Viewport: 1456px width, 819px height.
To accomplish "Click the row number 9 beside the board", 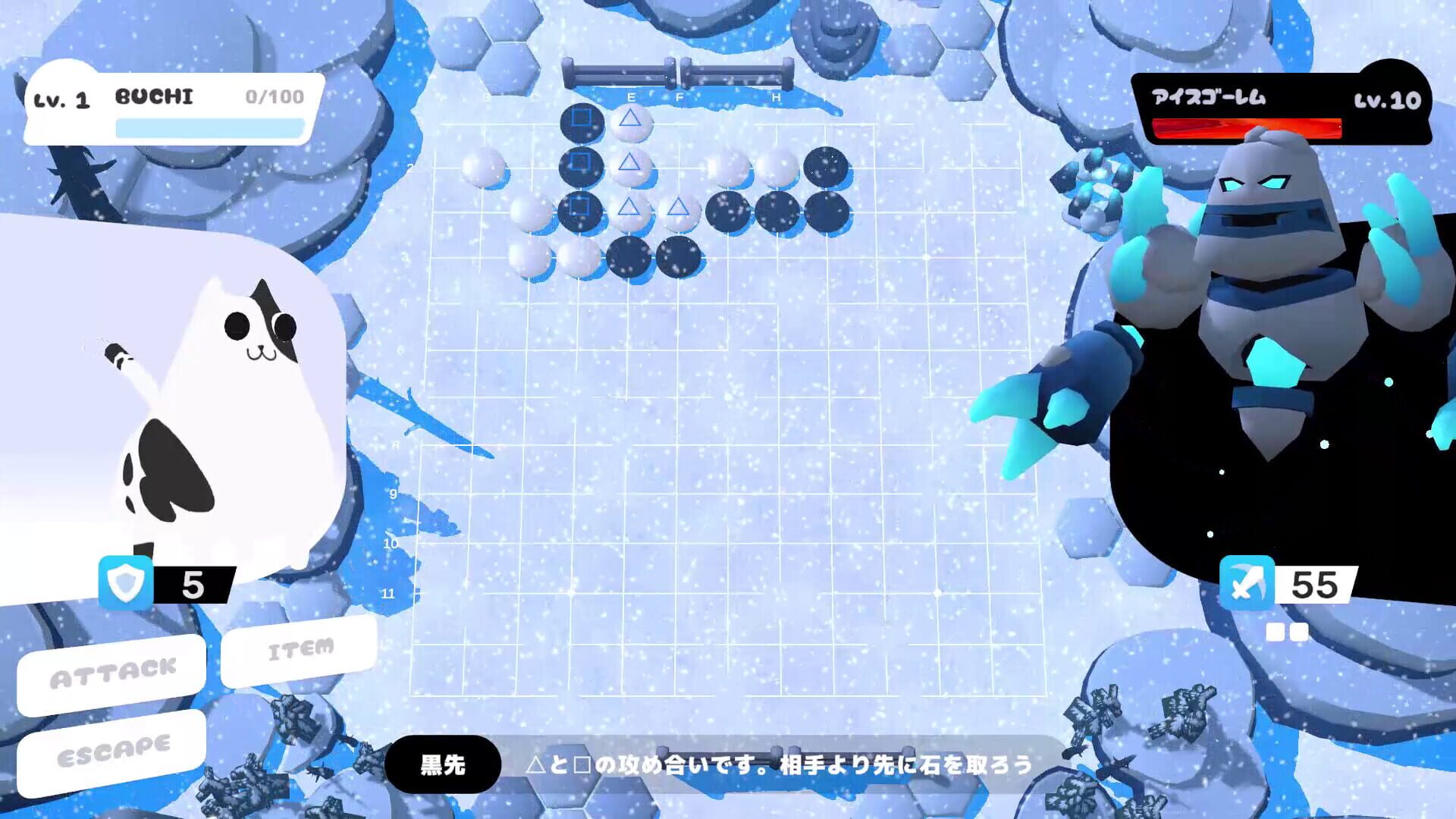I will coord(392,494).
